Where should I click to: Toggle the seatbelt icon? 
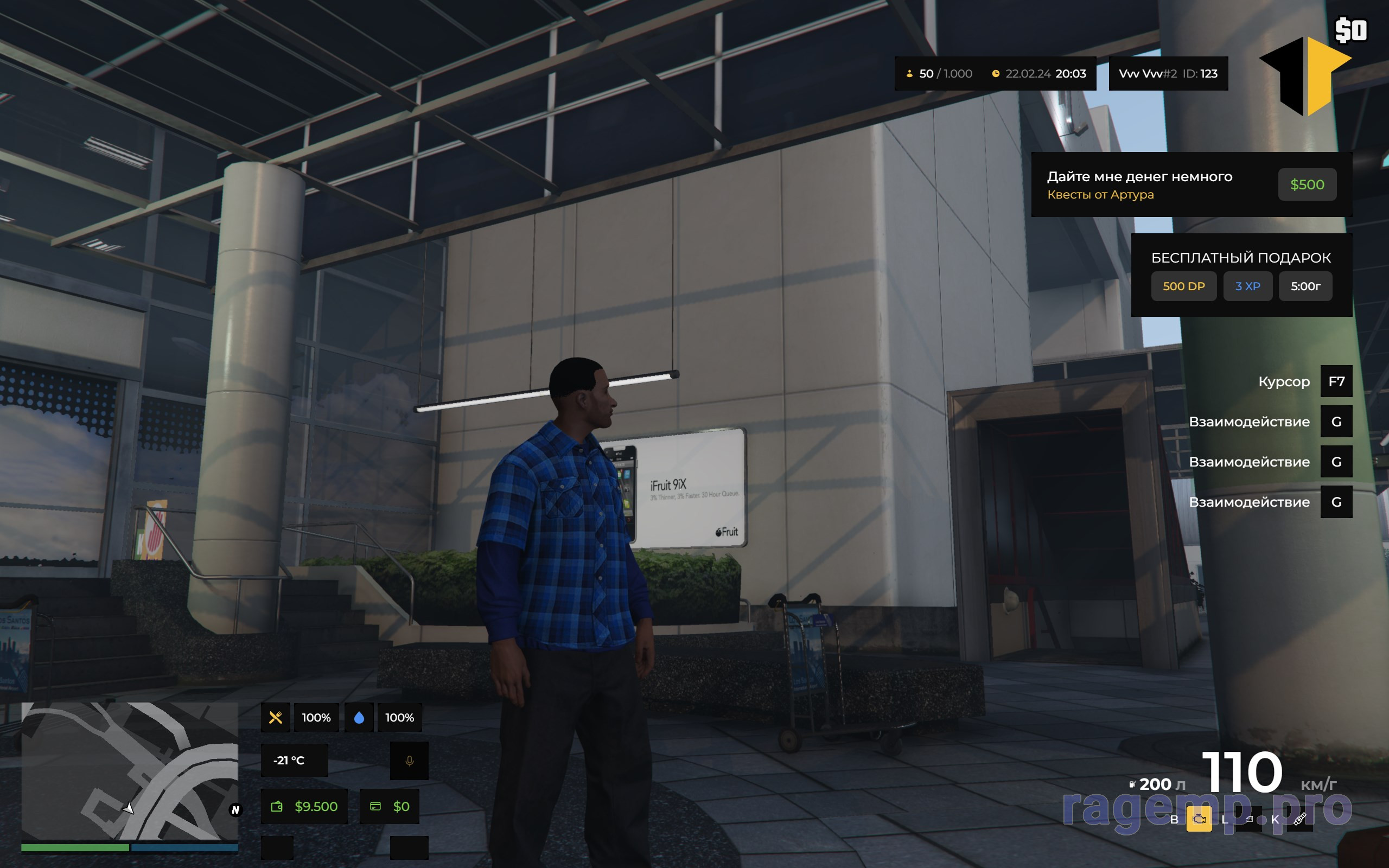coord(1299,819)
